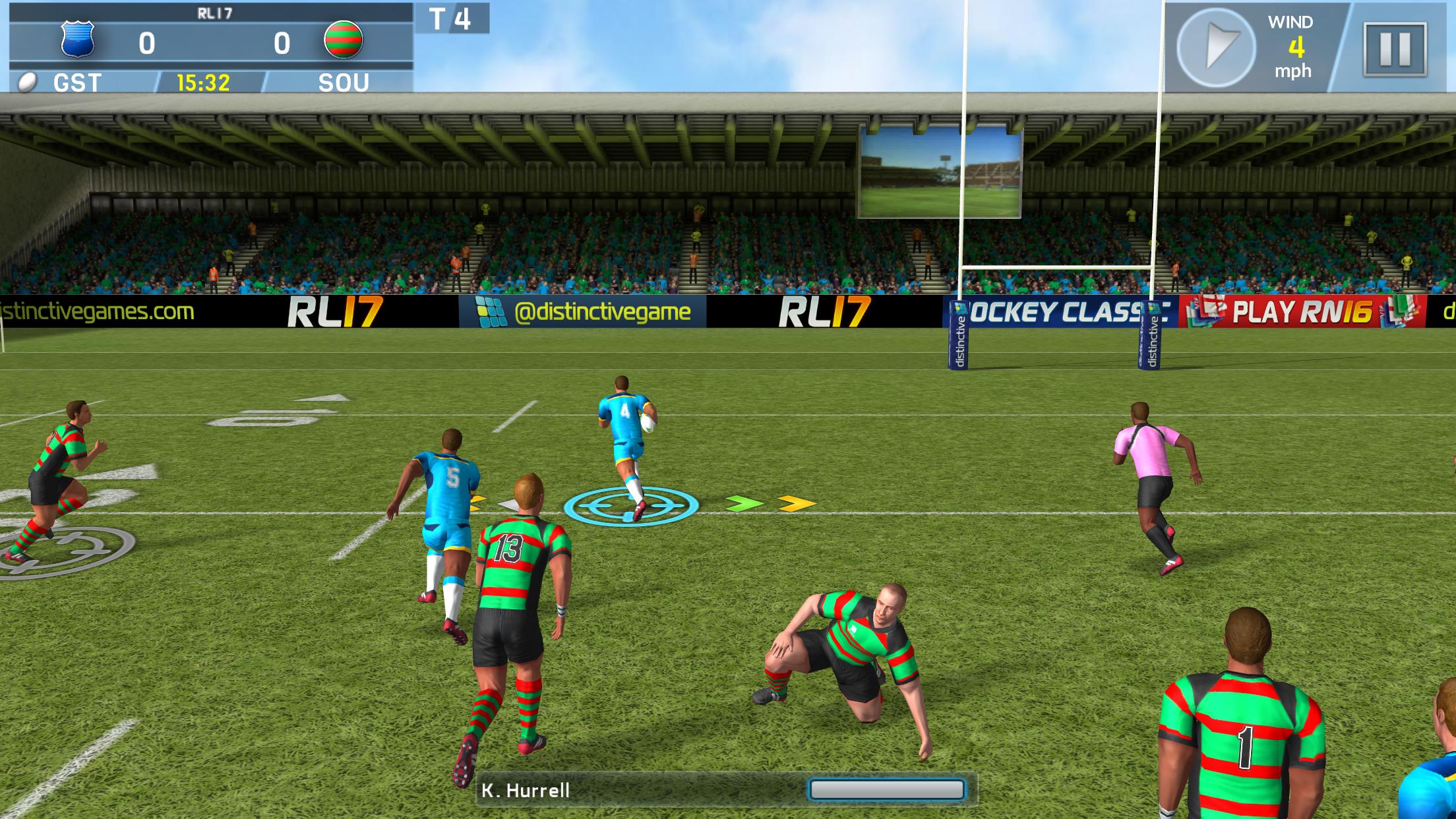
Task: Click the rugby ball possession icon beside GST
Action: tap(26, 82)
